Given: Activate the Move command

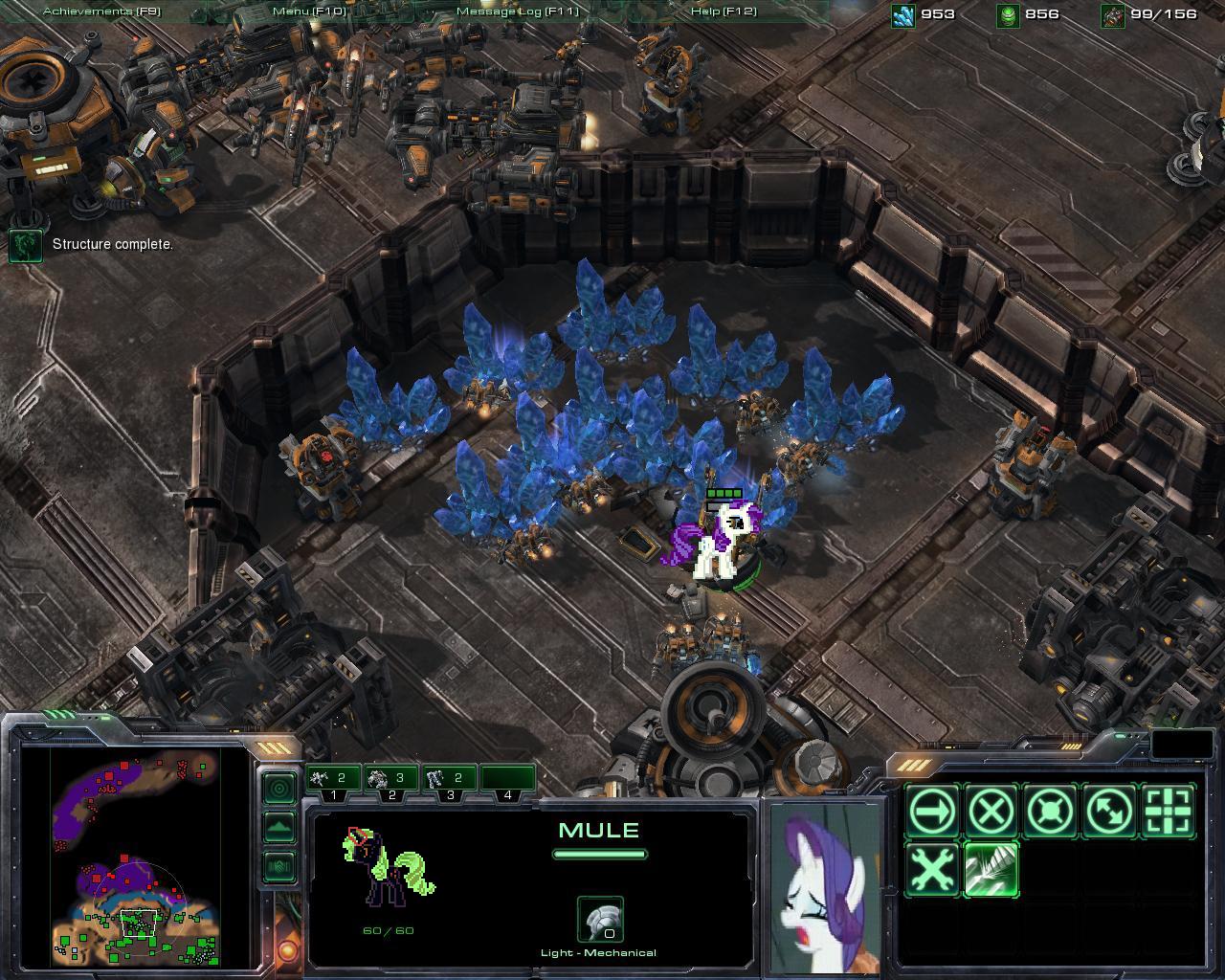Looking at the screenshot, I should tap(931, 813).
